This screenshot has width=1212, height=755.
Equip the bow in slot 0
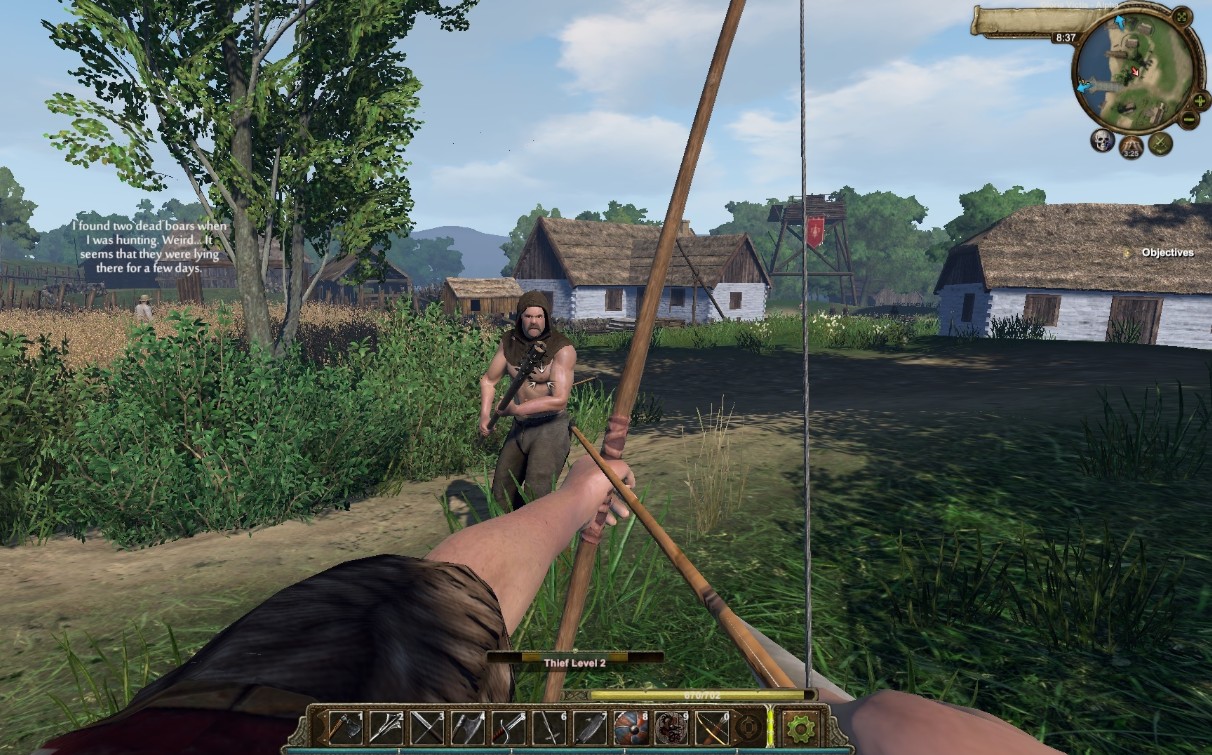click(x=713, y=727)
